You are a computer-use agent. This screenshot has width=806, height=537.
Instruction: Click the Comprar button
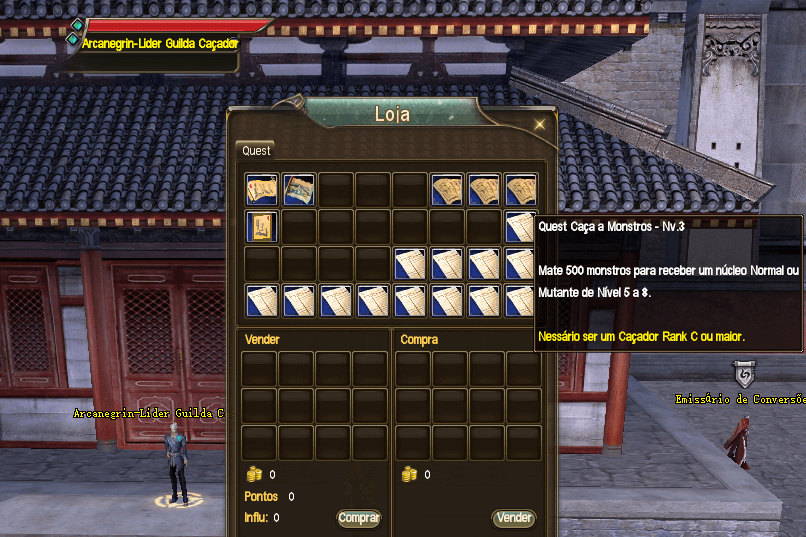point(359,518)
